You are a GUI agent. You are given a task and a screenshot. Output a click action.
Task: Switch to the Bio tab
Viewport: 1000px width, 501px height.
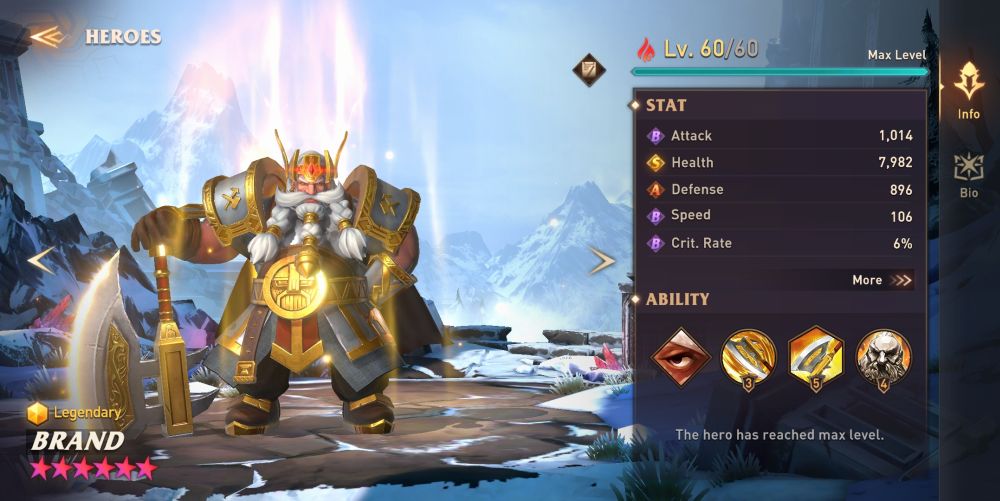pyautogui.click(x=968, y=175)
